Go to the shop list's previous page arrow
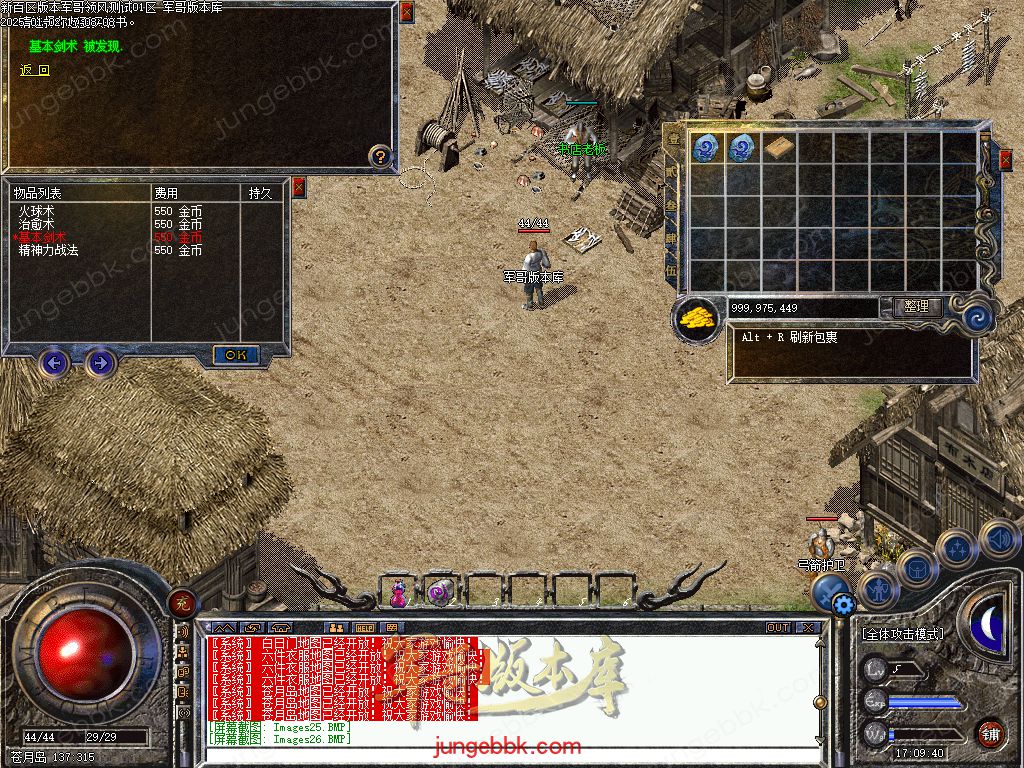The height and width of the screenshot is (768, 1024). [x=54, y=362]
